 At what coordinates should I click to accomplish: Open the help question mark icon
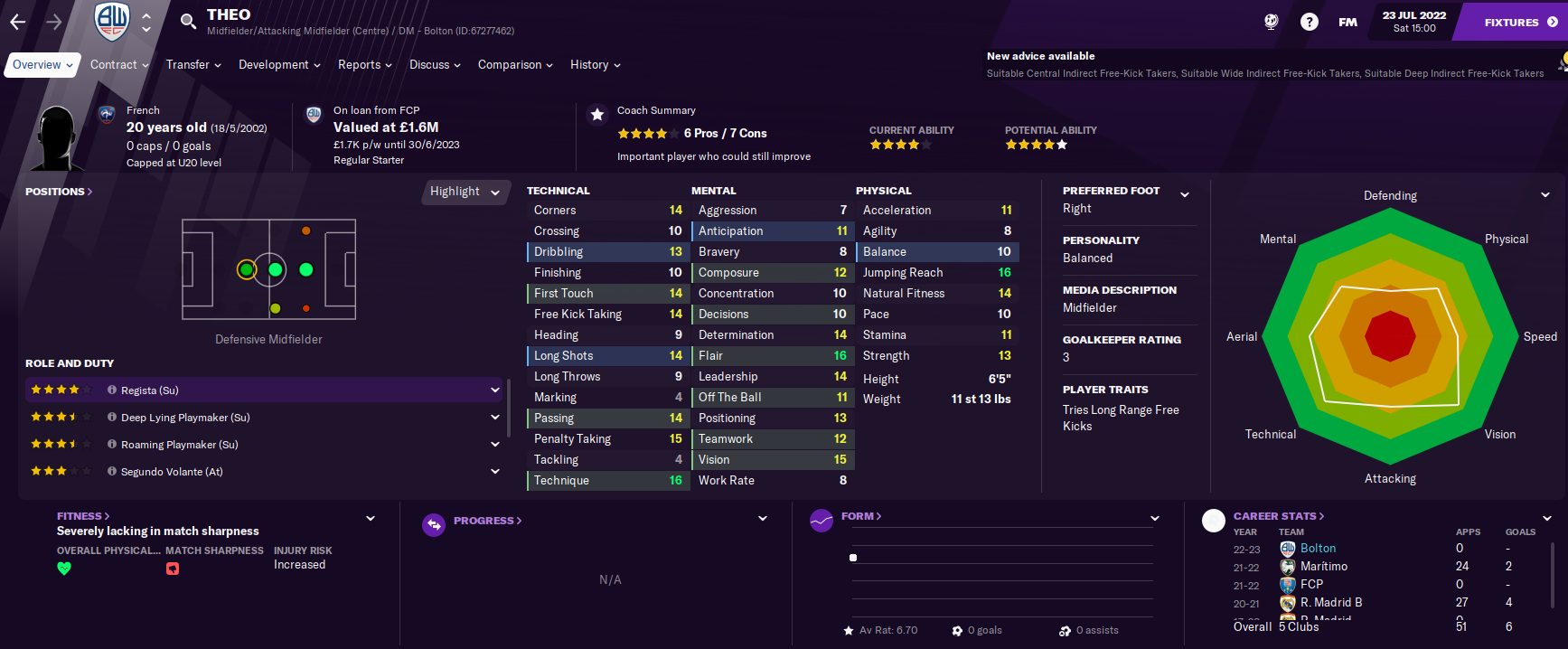pyautogui.click(x=1309, y=22)
